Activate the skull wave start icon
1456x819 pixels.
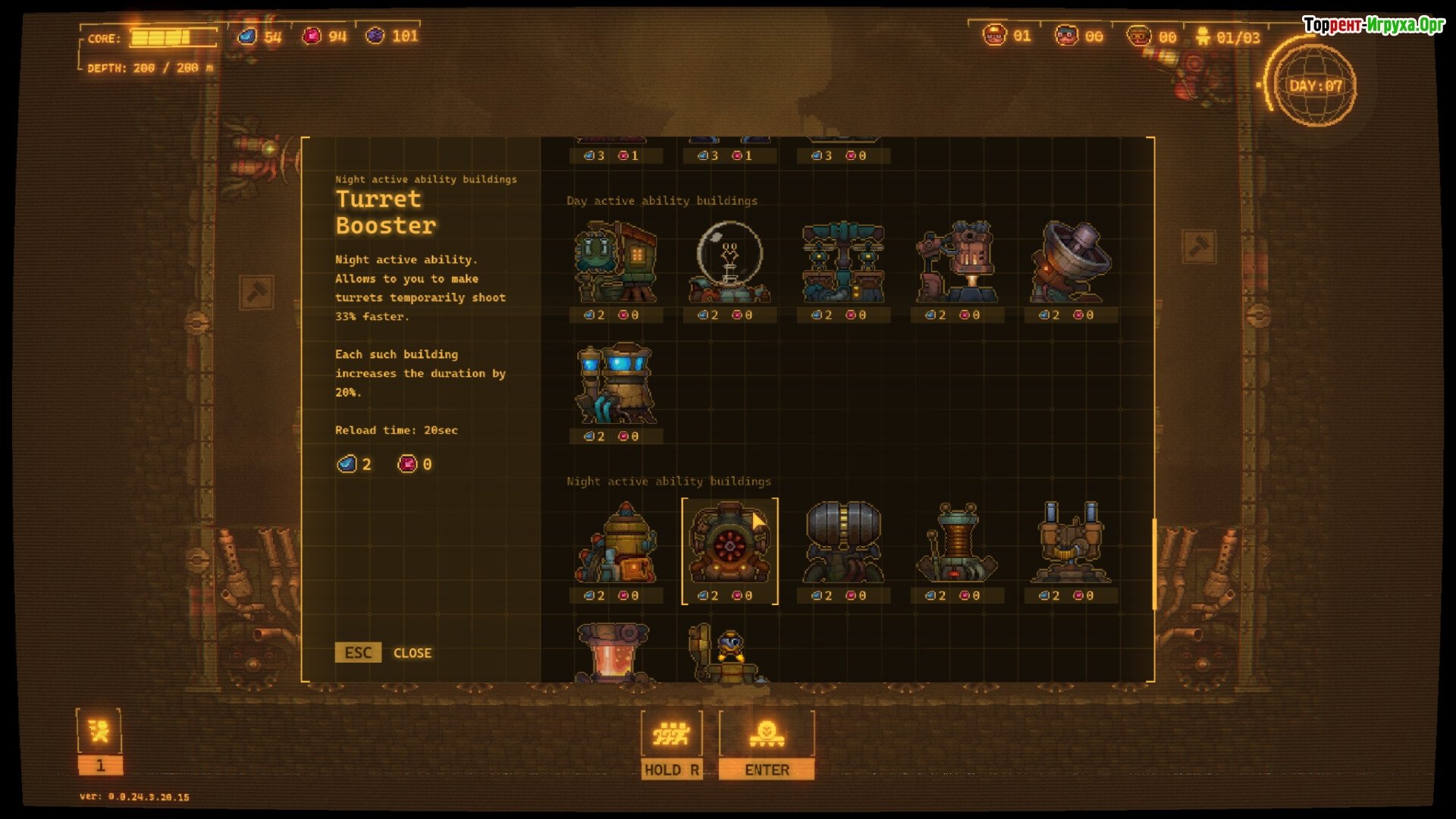767,734
